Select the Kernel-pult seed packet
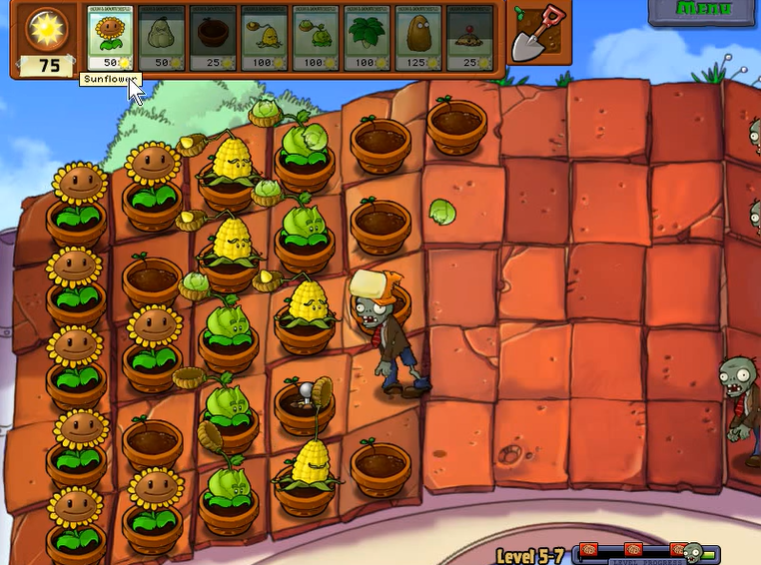This screenshot has height=565, width=761. click(x=265, y=38)
